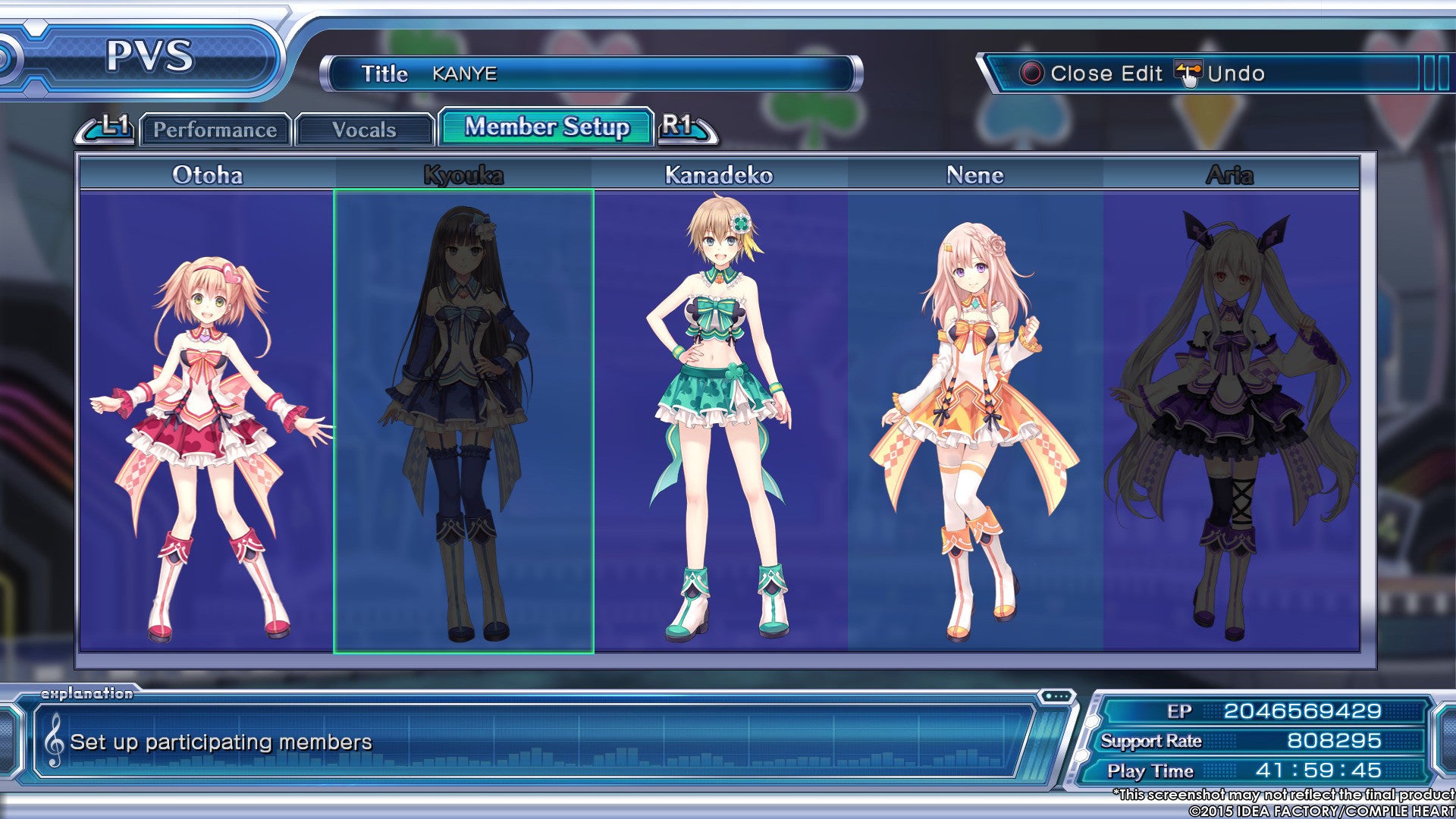Image resolution: width=1456 pixels, height=819 pixels.
Task: Toggle Kyouka's member panel
Action: coord(463,421)
